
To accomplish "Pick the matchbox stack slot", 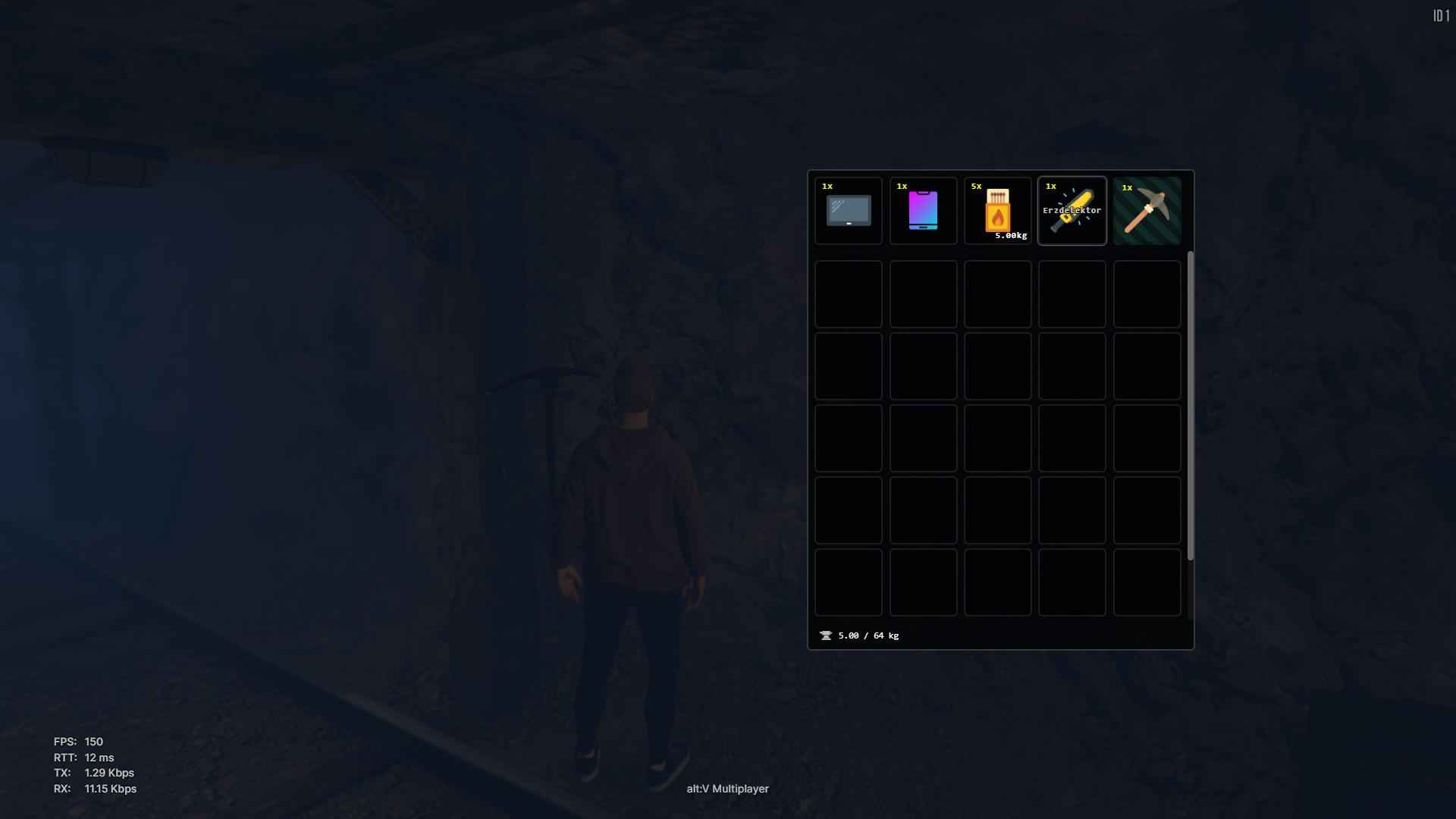I will tap(997, 211).
